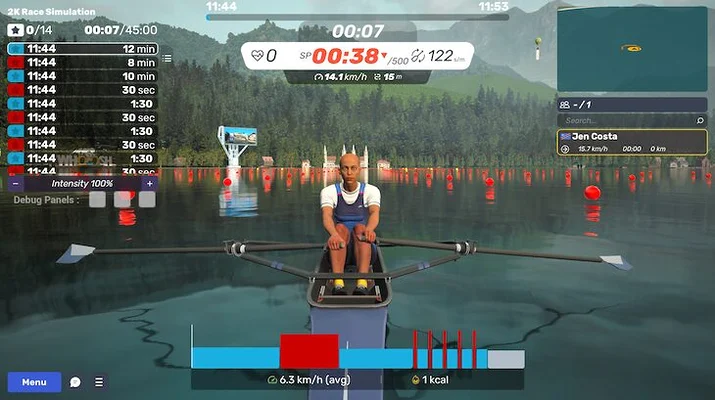Select Jen Costa in the rider list
This screenshot has height=400, width=715.
point(632,142)
